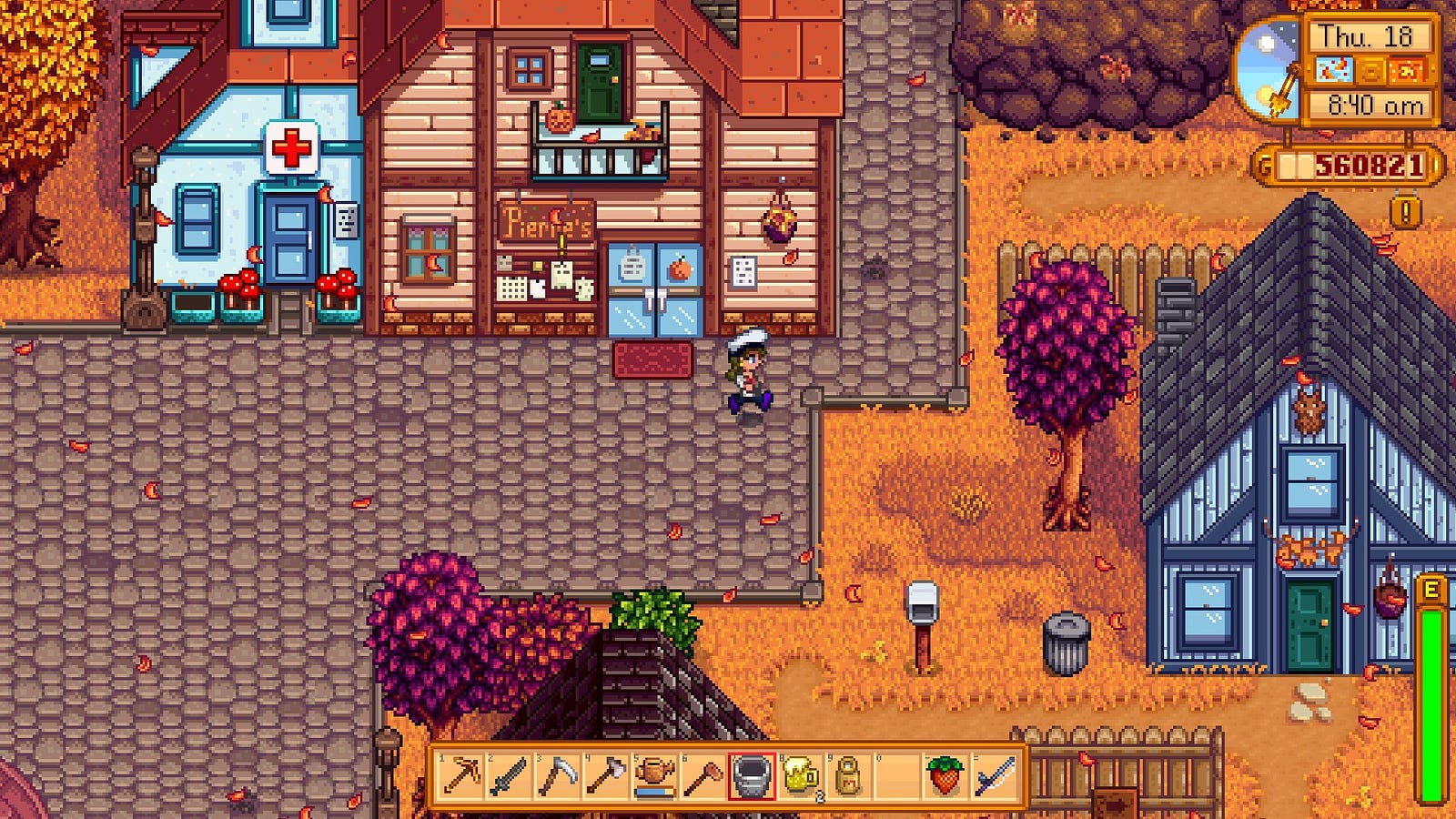Open the quest journal exclamation icon
The image size is (1456, 819).
[x=1406, y=213]
